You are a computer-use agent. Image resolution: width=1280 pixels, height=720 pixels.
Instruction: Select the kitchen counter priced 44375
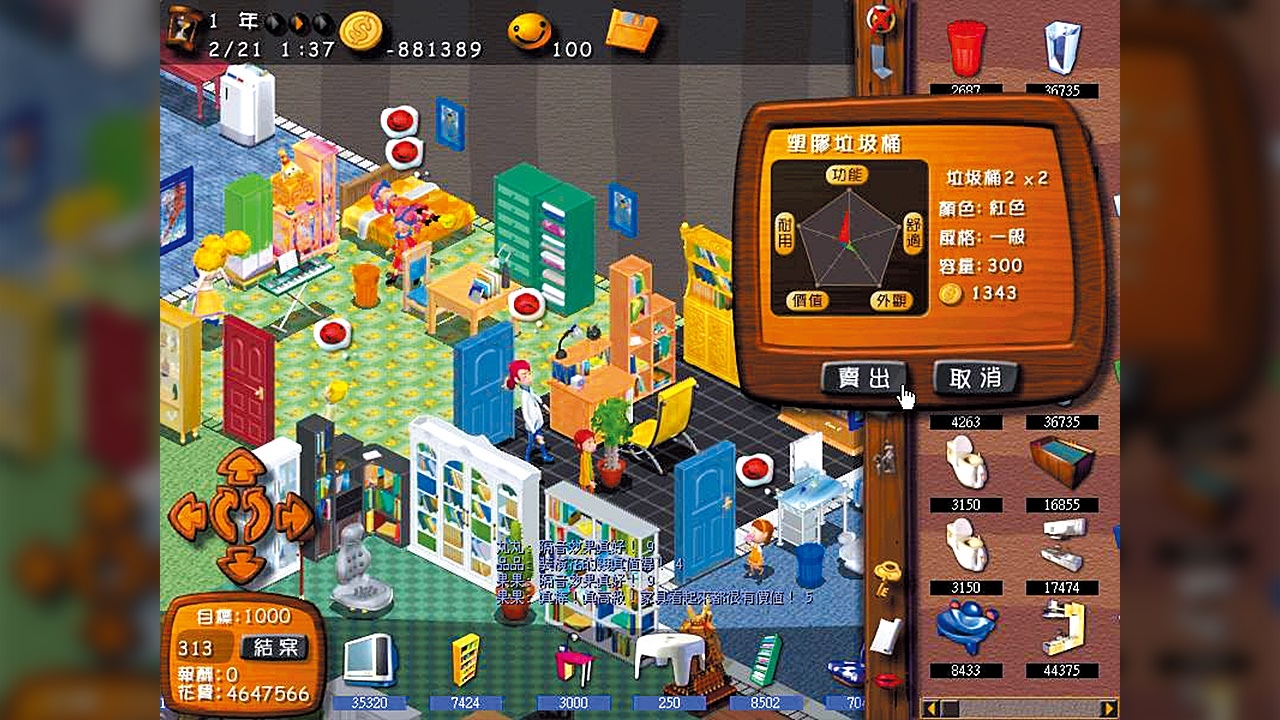point(1065,630)
